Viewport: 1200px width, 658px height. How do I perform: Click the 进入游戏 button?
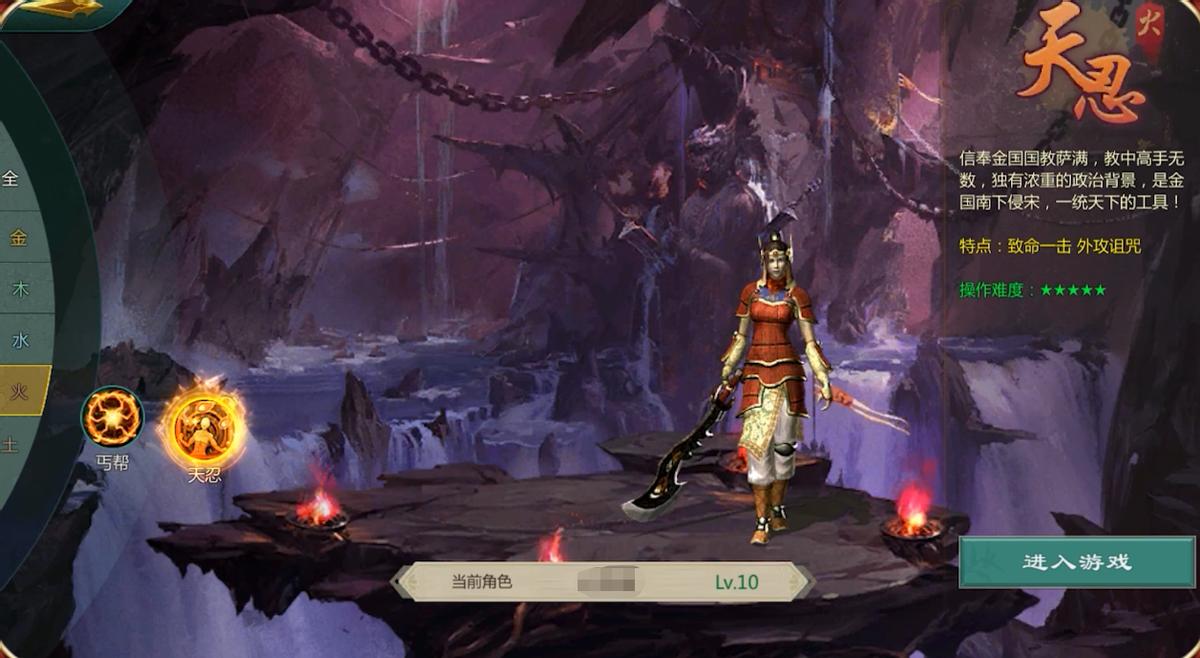[1077, 562]
